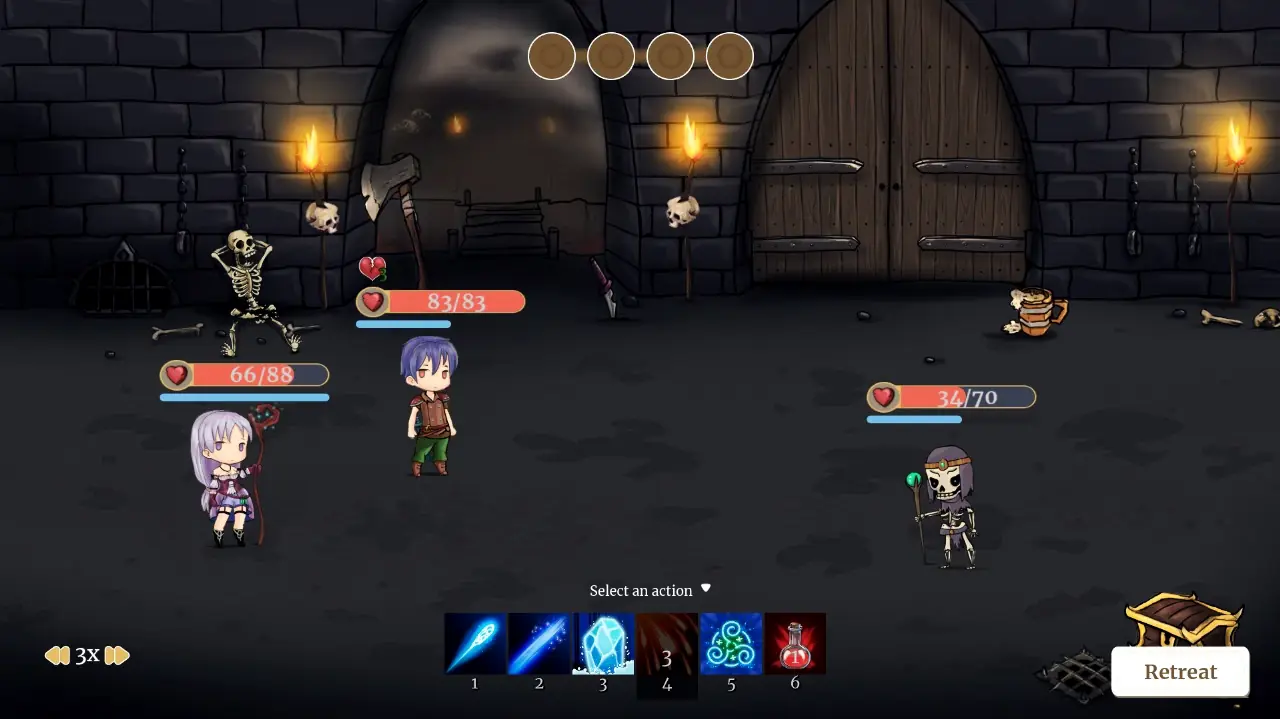Use the red health potion
The width and height of the screenshot is (1280, 719).
click(x=795, y=644)
